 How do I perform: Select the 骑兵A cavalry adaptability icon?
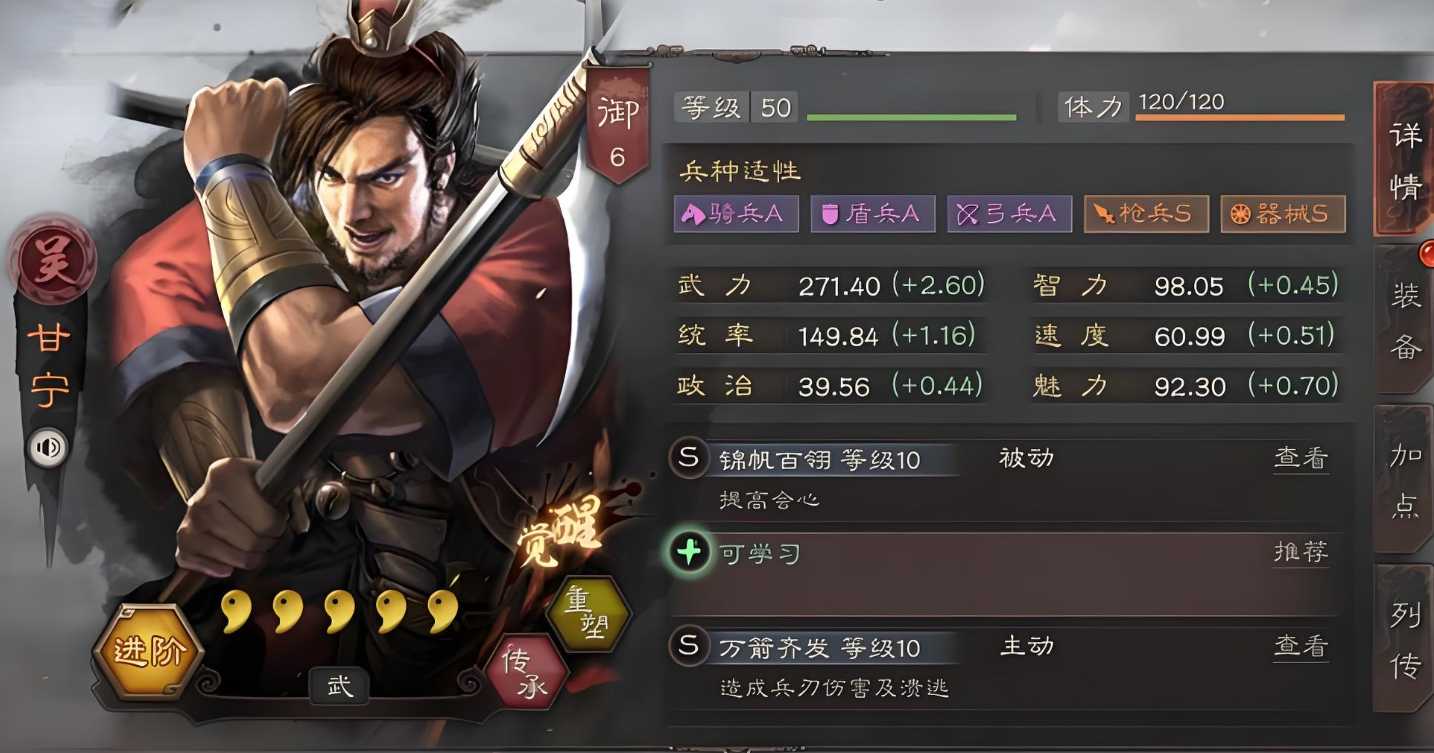[x=736, y=213]
